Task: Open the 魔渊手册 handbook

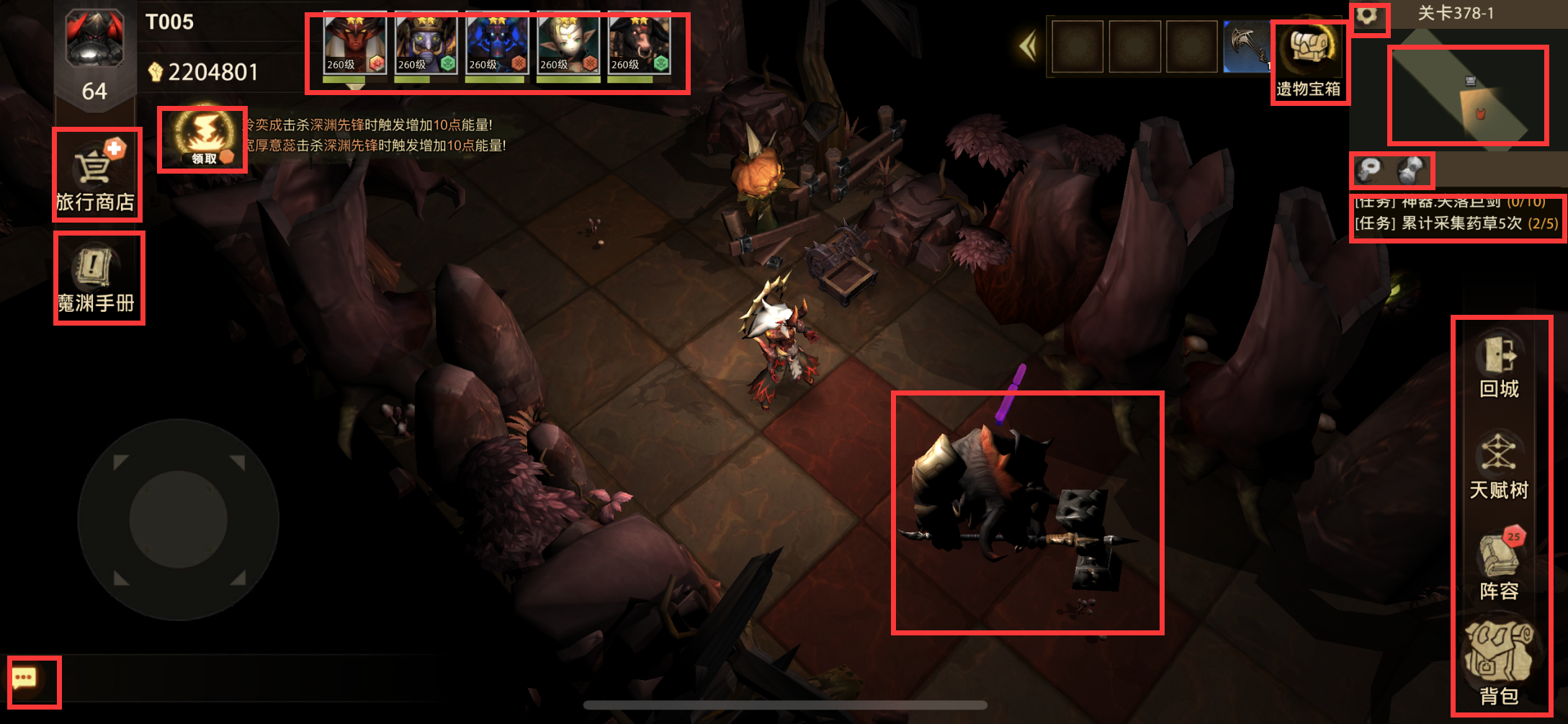Action: [x=98, y=278]
